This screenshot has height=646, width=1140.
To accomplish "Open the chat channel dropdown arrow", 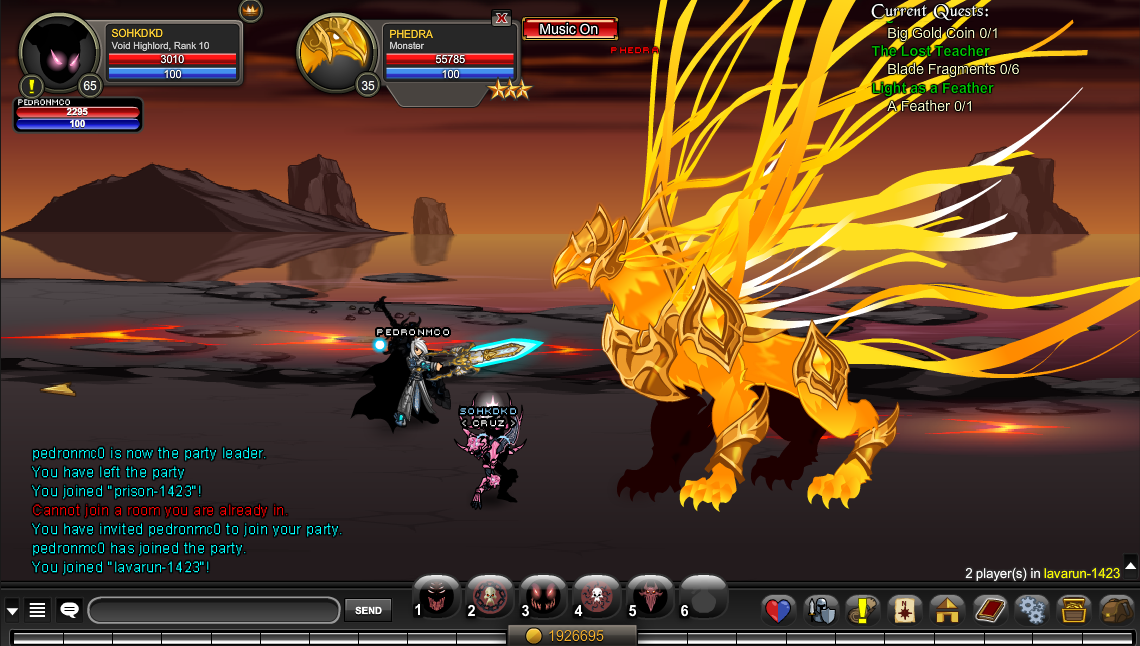I will point(12,610).
